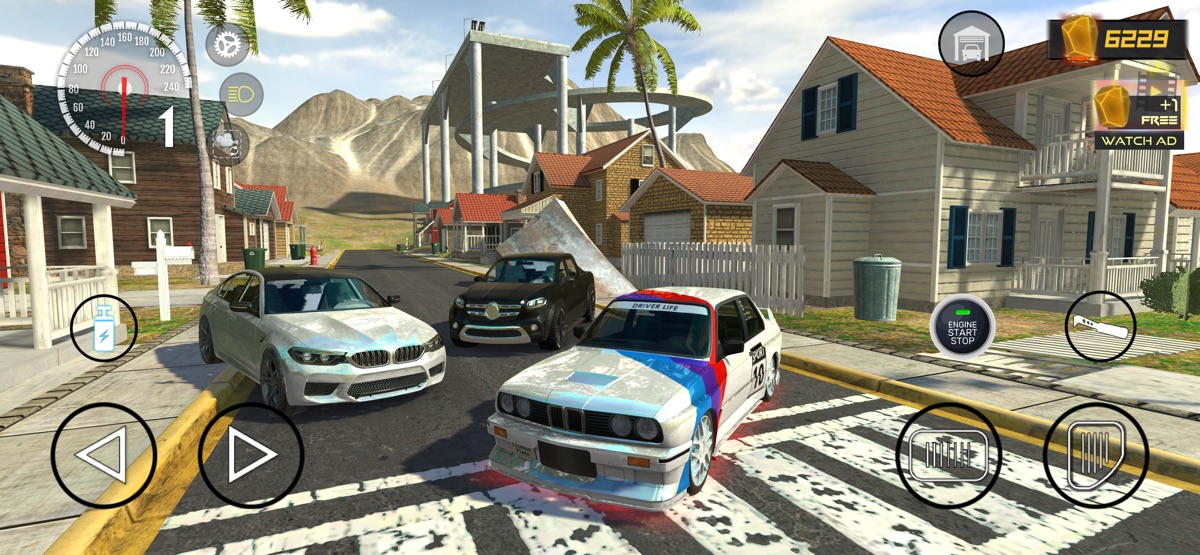The width and height of the screenshot is (1200, 555).
Task: Switch the camera view
Action: click(x=230, y=144)
